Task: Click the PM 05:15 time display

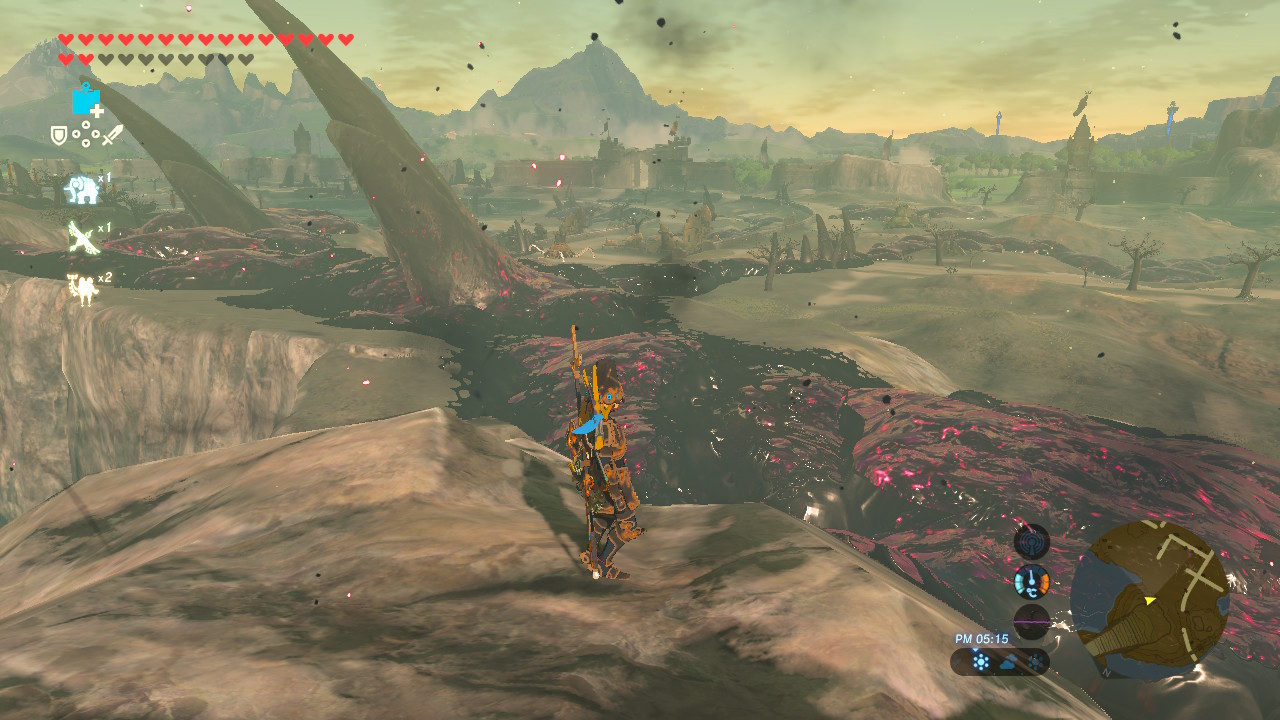Action: 981,638
